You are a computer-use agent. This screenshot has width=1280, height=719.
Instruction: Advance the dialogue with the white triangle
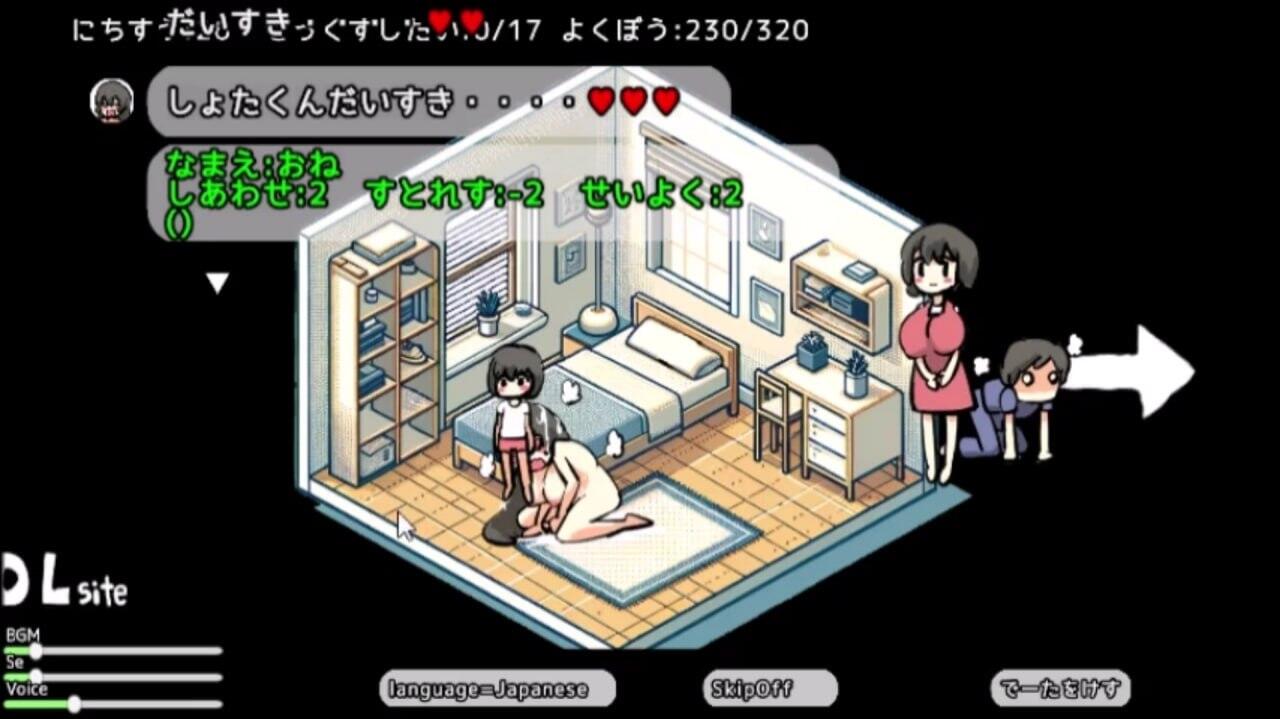[x=217, y=284]
